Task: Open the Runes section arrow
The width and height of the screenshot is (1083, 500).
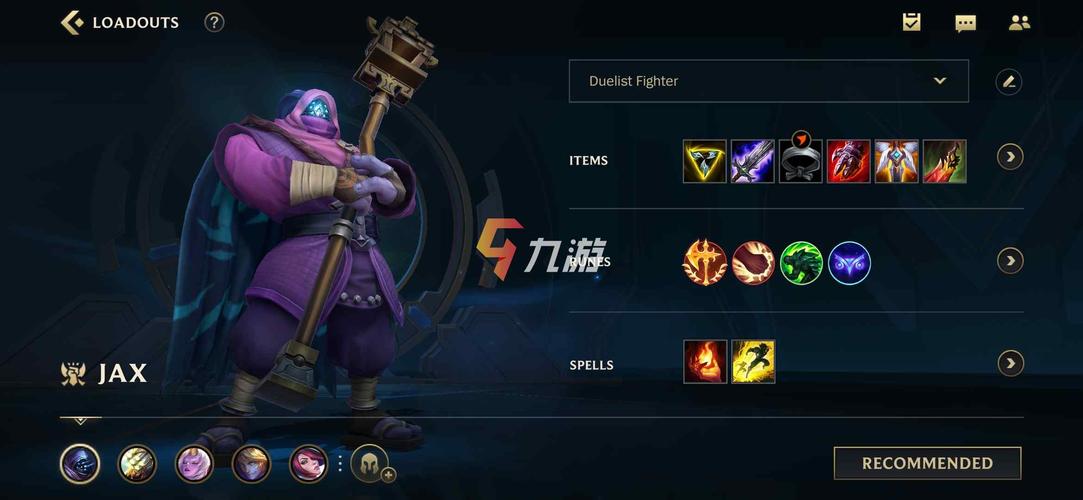Action: tap(1010, 261)
